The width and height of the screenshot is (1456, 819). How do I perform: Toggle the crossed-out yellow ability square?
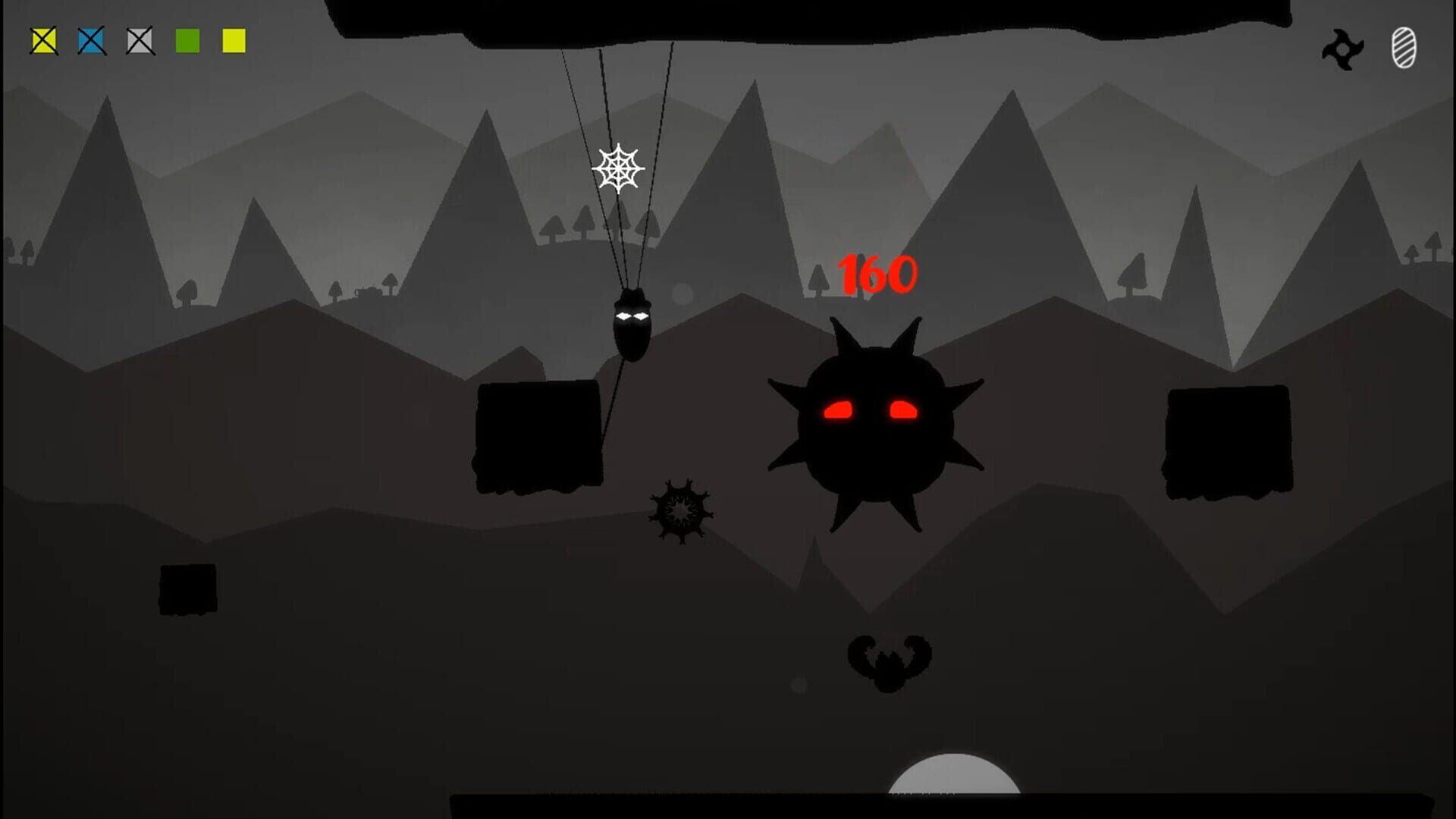point(43,42)
